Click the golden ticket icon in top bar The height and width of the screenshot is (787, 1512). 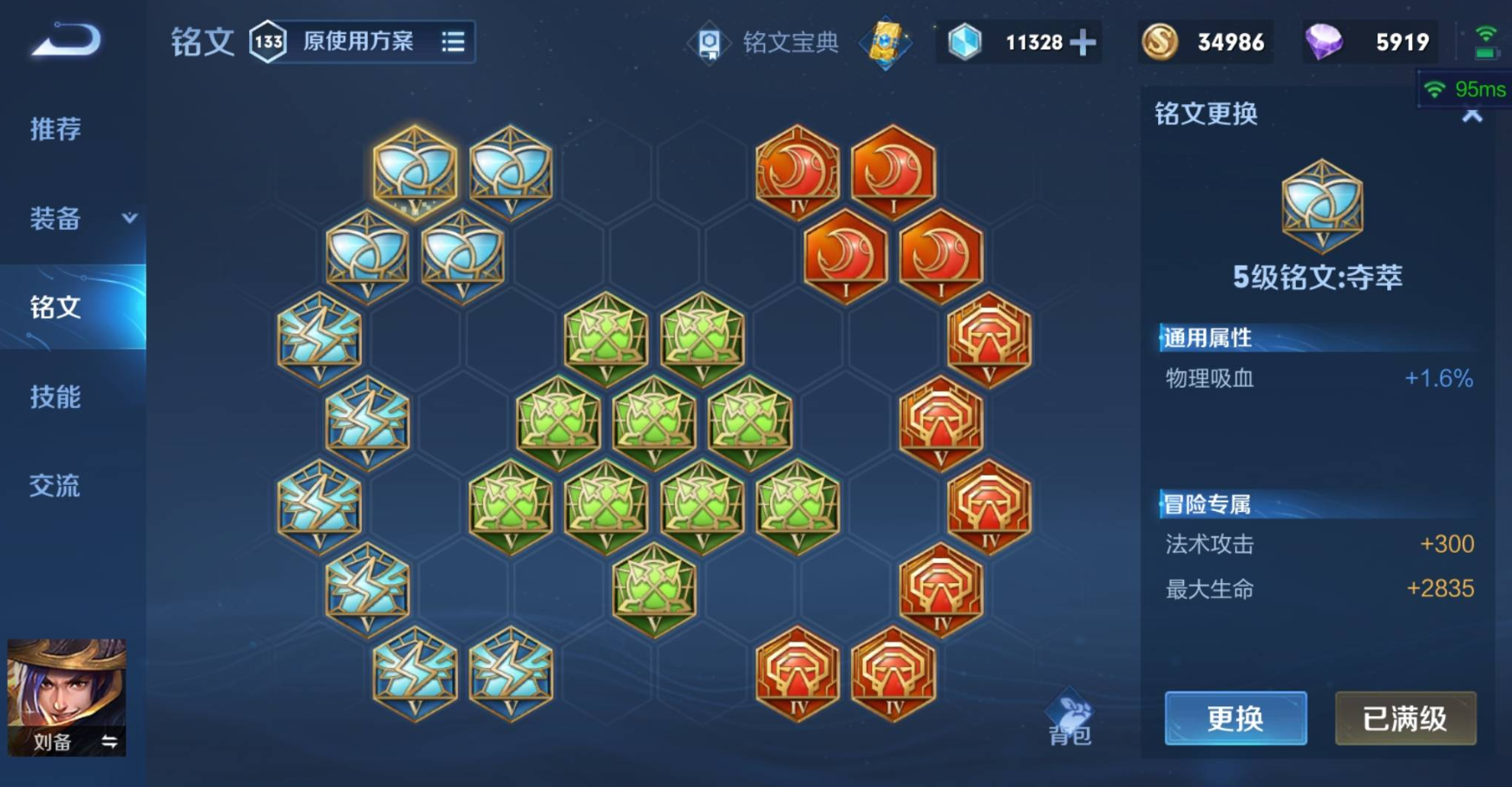(x=885, y=42)
